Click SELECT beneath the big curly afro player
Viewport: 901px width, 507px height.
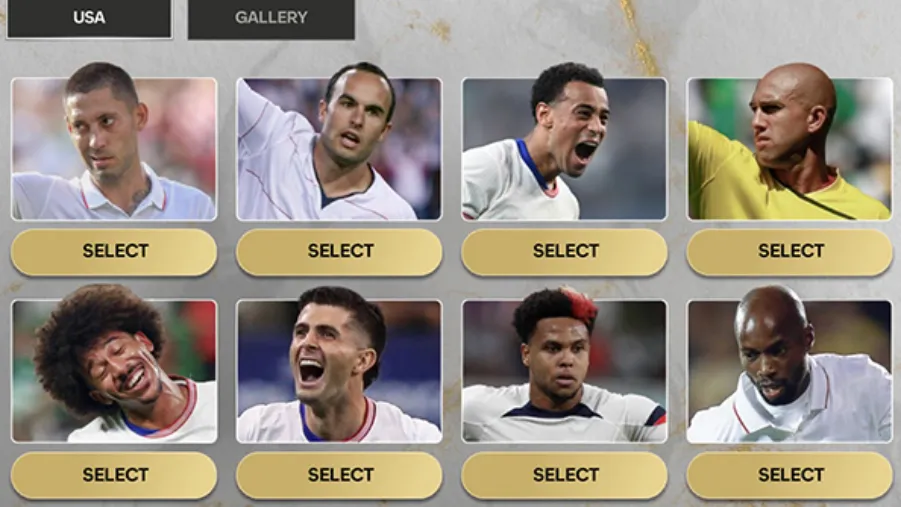(114, 475)
